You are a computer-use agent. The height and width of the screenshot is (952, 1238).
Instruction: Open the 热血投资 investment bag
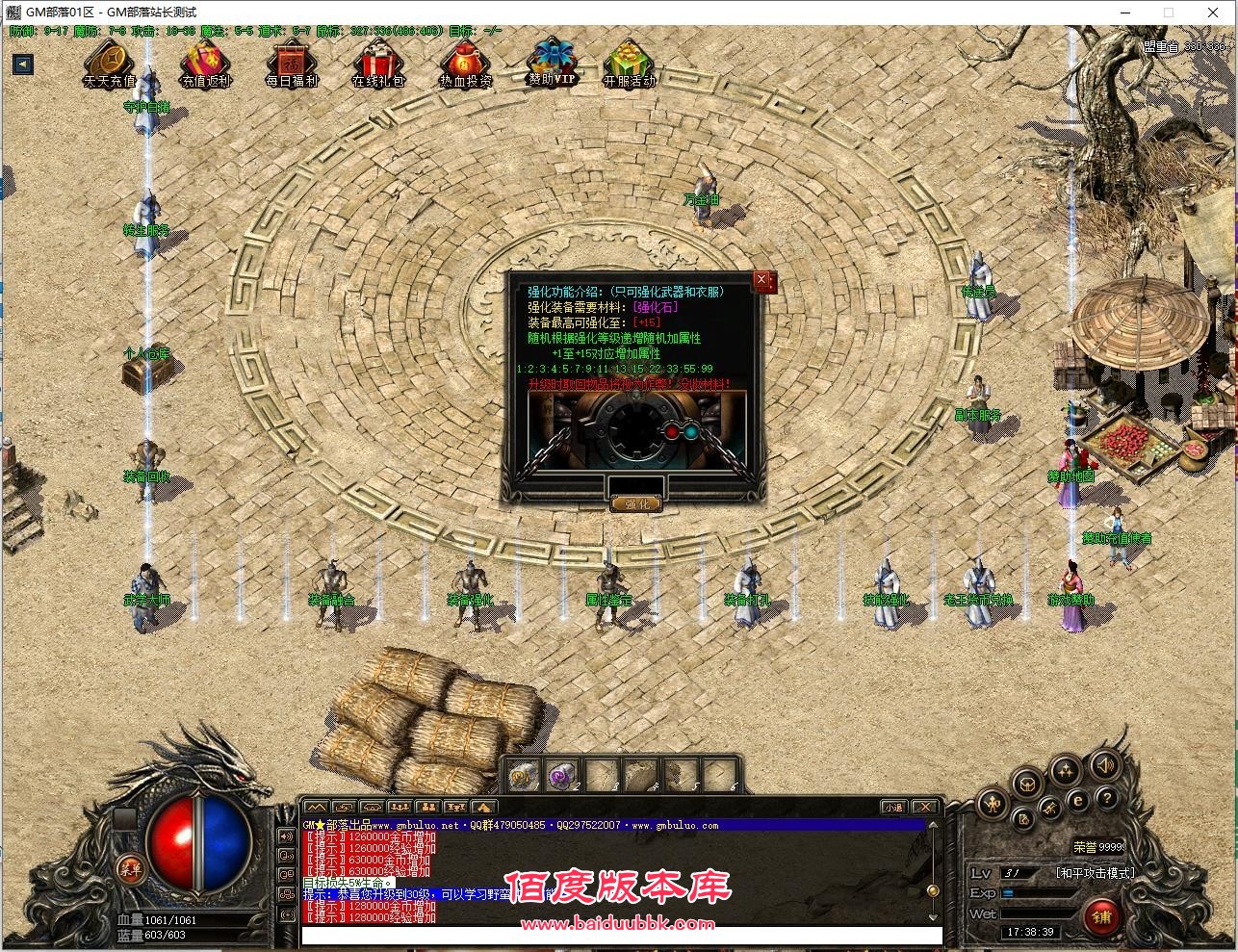tap(465, 64)
